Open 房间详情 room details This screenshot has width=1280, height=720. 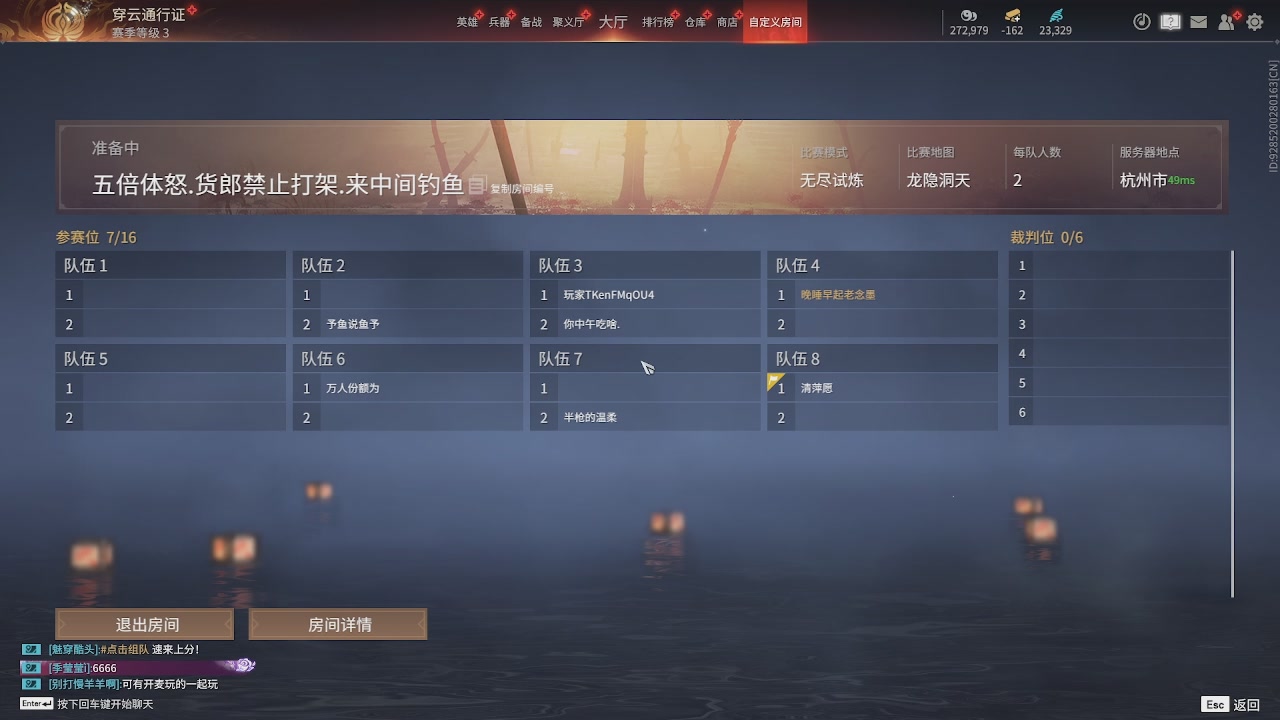[337, 623]
